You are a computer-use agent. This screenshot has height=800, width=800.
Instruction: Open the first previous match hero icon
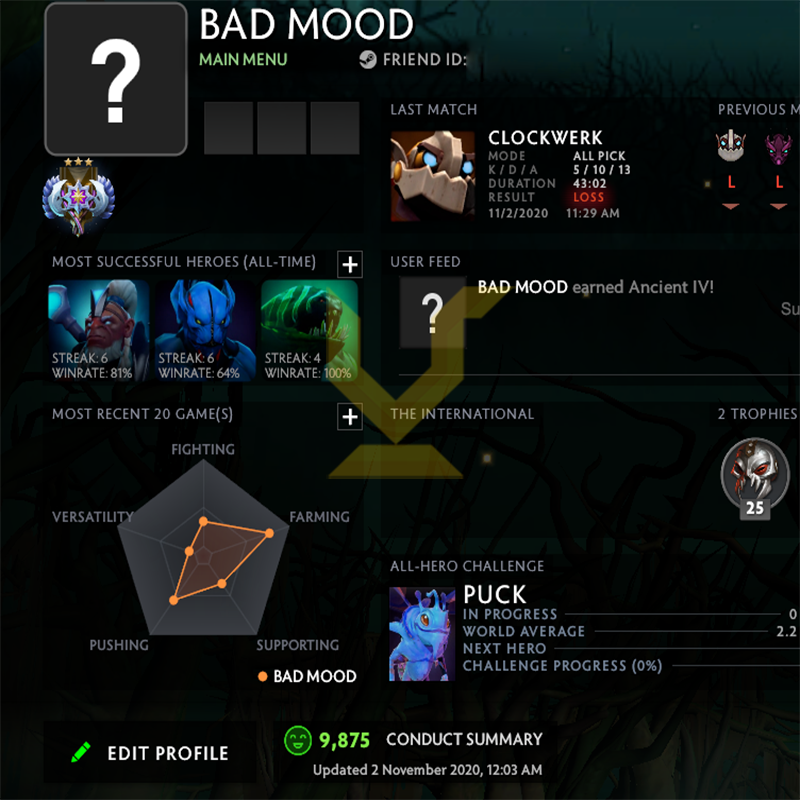731,148
